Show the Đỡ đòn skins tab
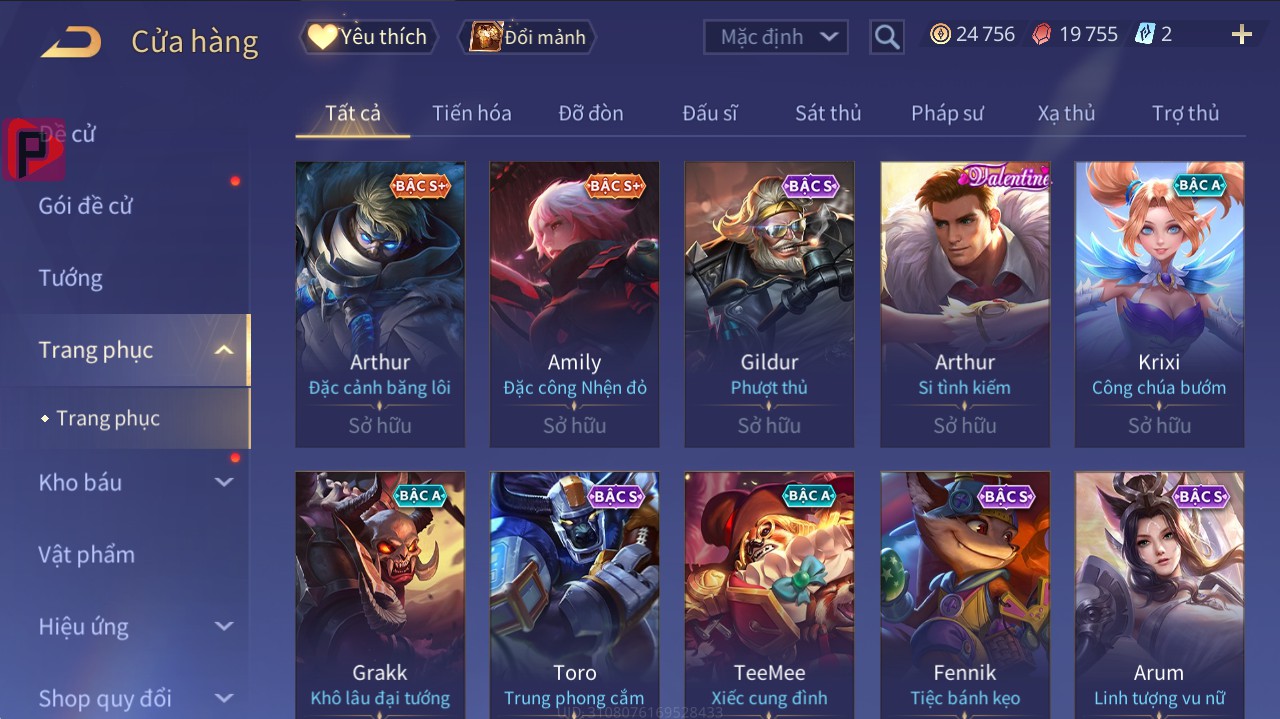Viewport: 1280px width, 719px height. pyautogui.click(x=590, y=113)
